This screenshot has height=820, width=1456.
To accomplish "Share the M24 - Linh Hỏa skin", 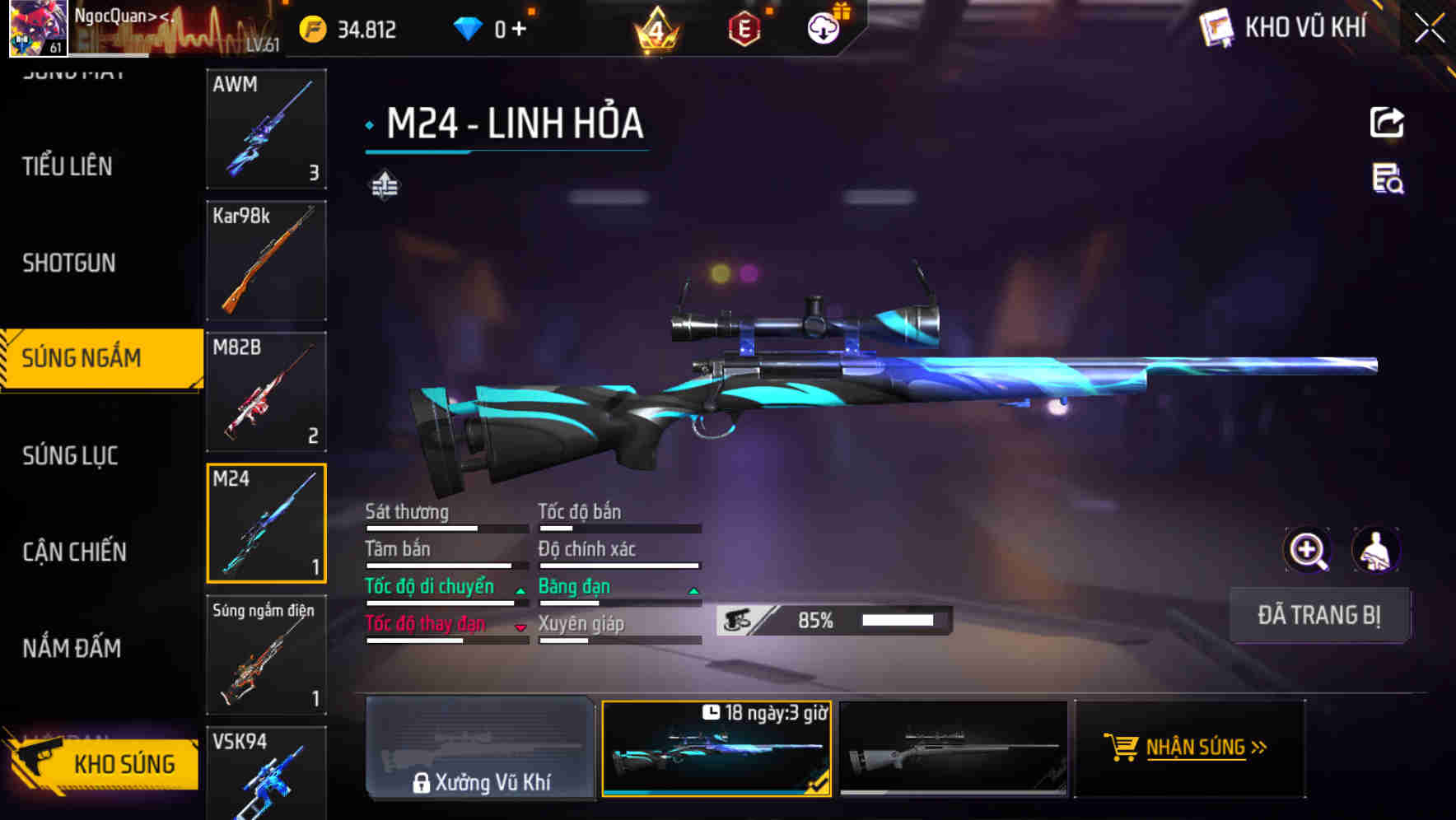I will pos(1387,122).
